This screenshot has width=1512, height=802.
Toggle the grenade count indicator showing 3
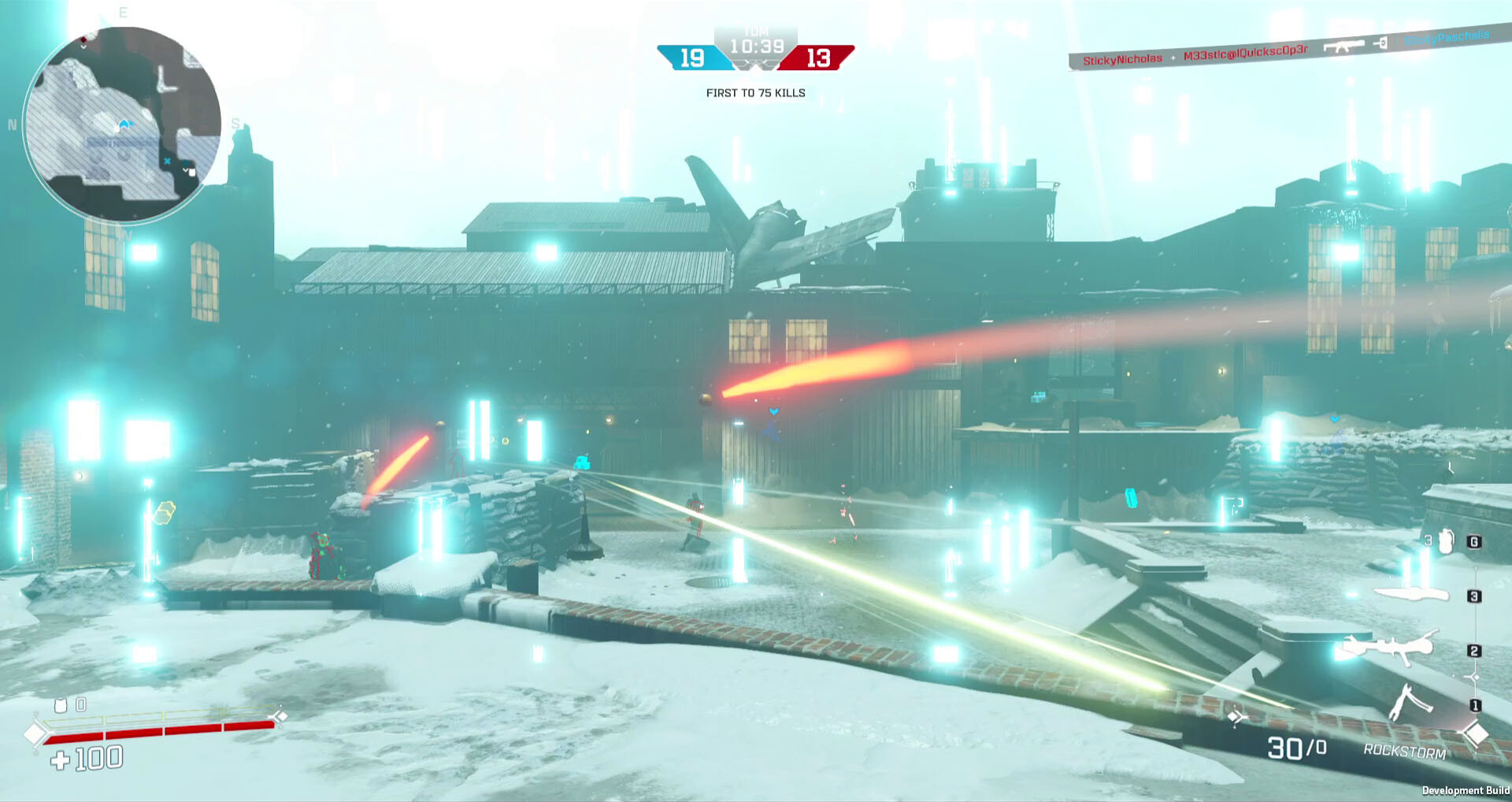[1428, 540]
